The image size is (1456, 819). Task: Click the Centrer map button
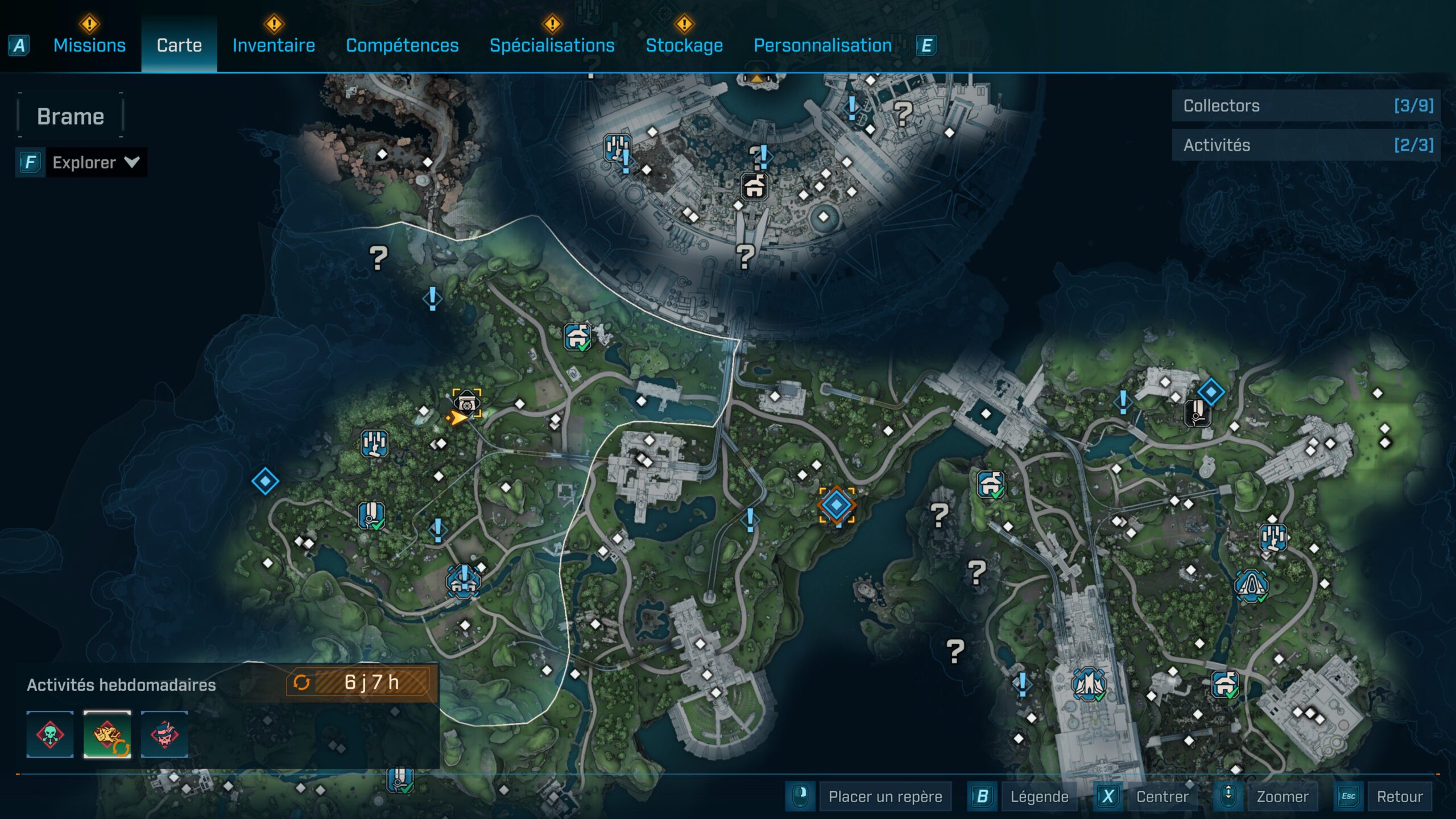[1161, 796]
